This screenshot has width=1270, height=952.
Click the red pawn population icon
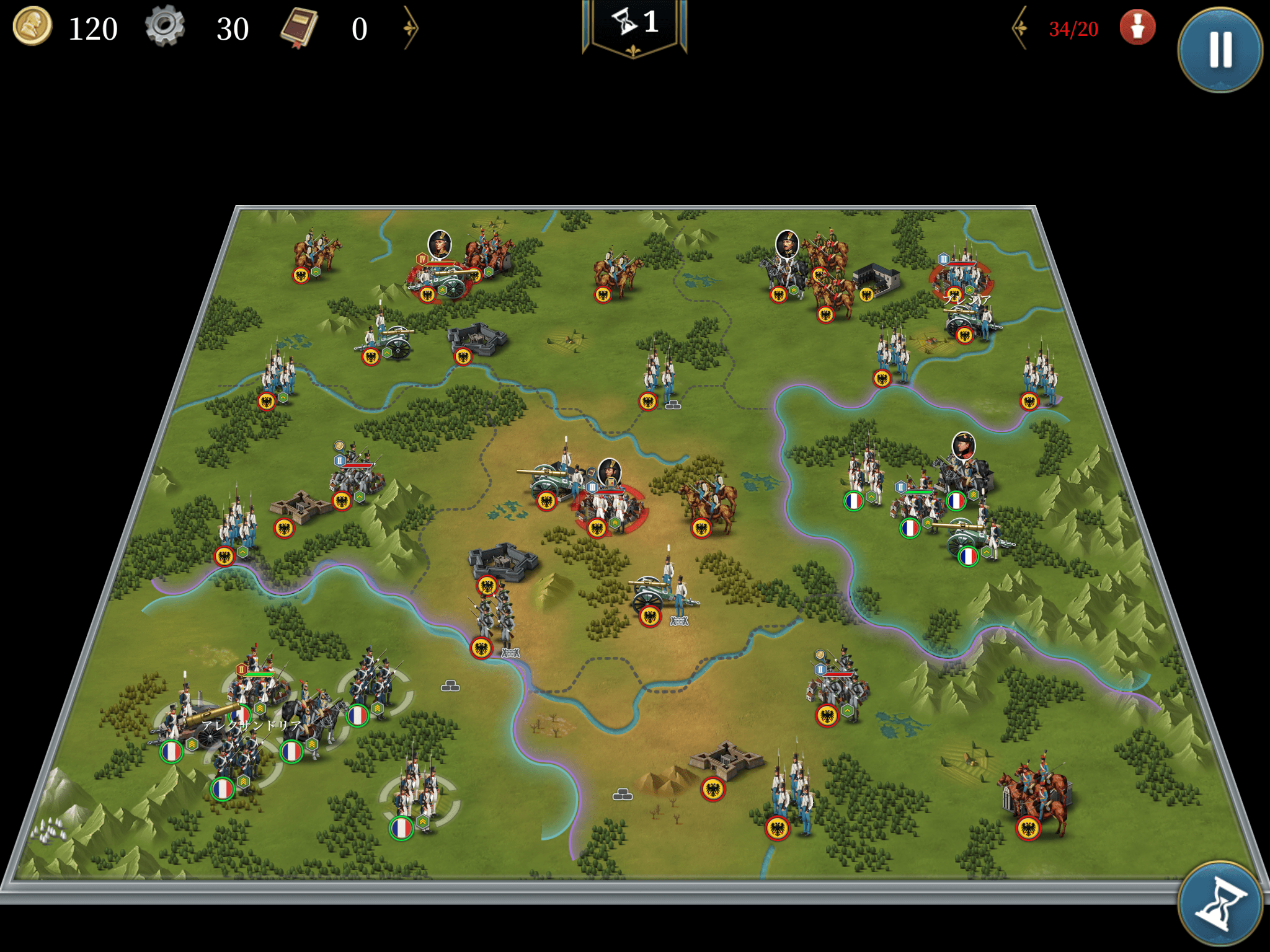[1137, 28]
